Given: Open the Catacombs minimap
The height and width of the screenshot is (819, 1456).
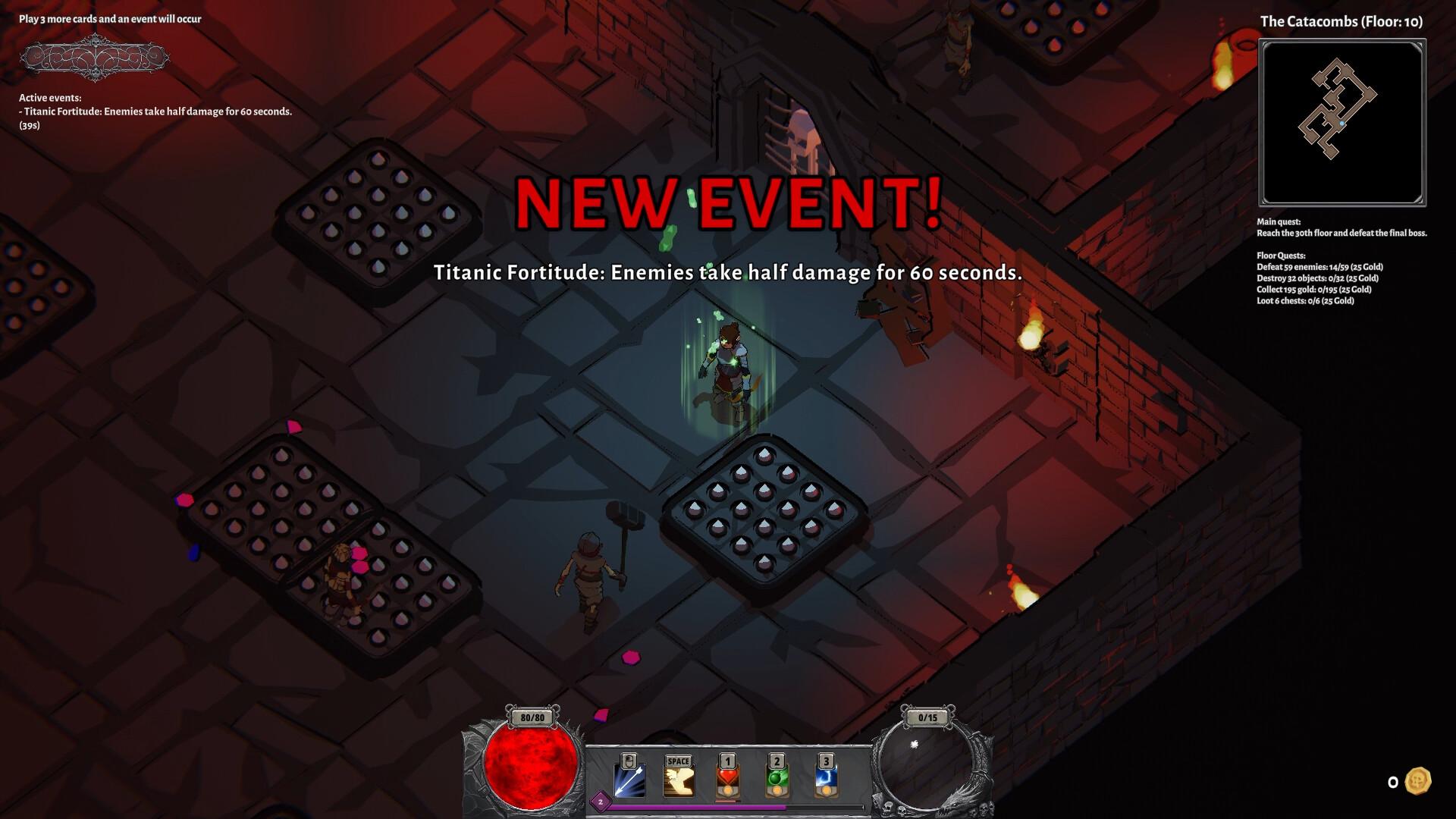Looking at the screenshot, I should click(x=1342, y=123).
